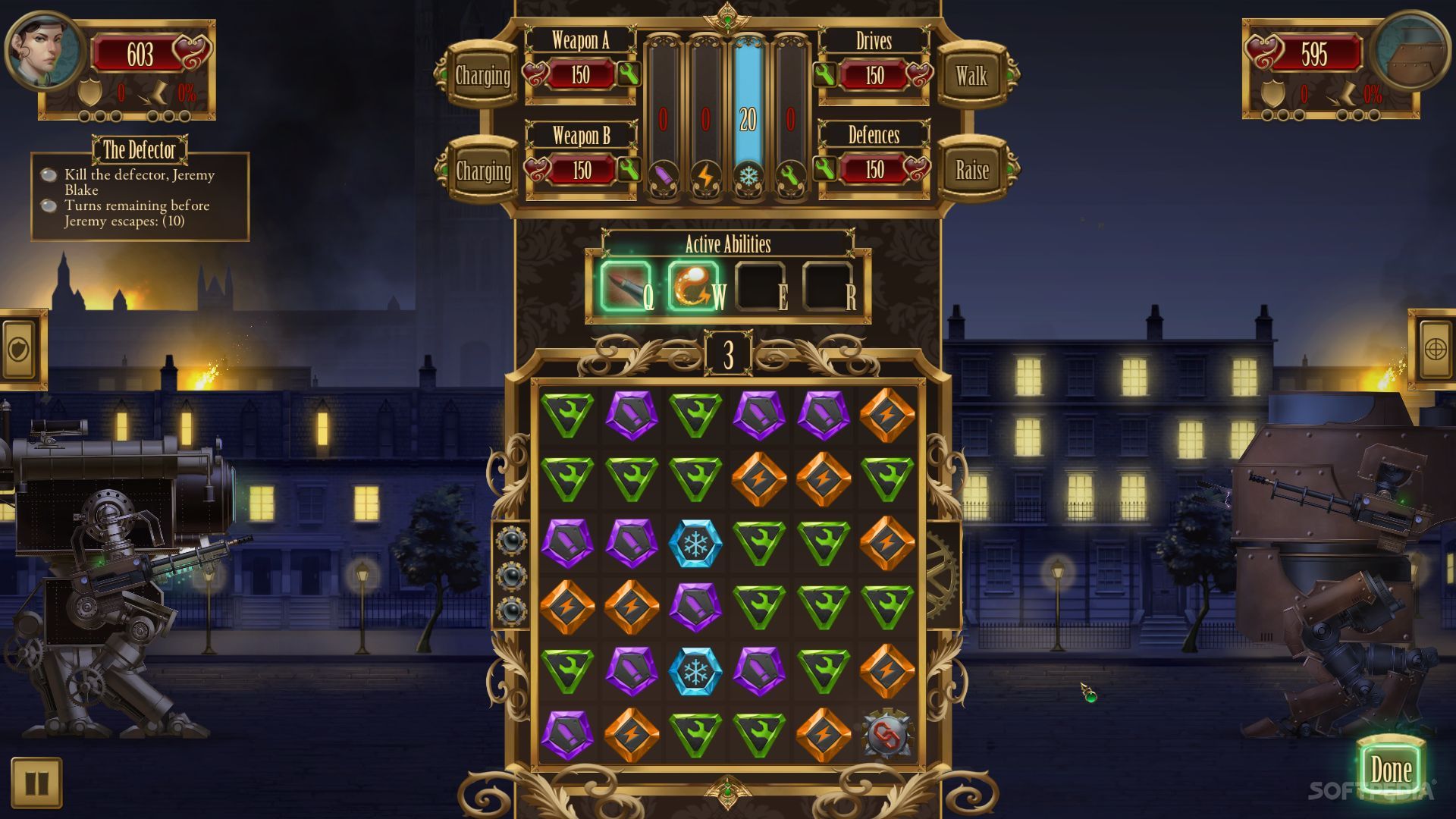Click the player pilot portrait
This screenshot has width=1456, height=819.
point(45,52)
